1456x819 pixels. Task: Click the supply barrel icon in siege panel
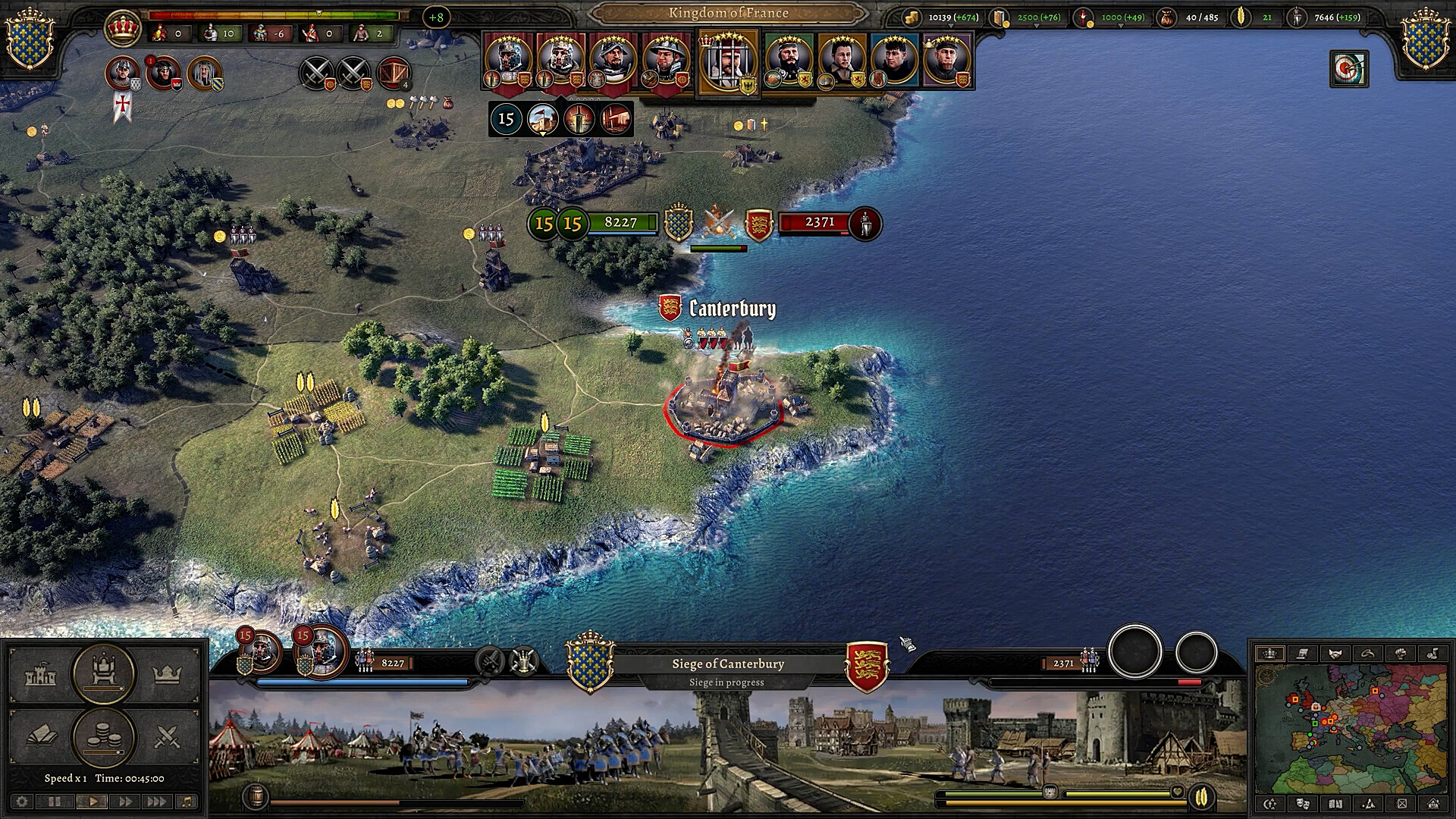(x=256, y=796)
